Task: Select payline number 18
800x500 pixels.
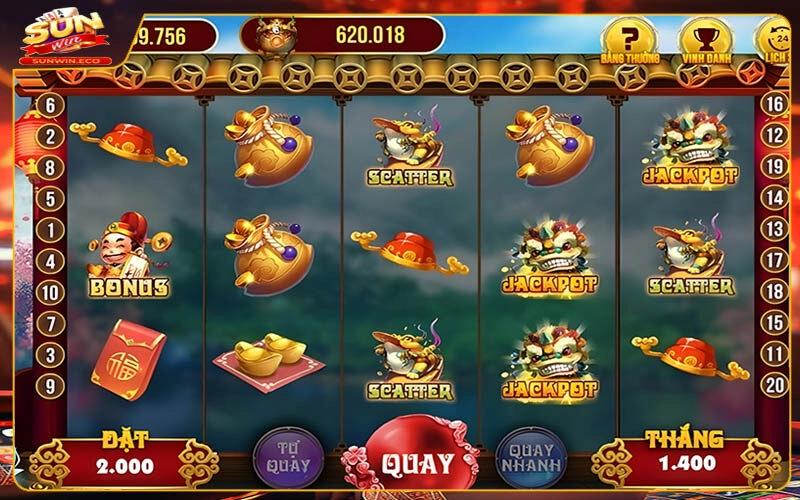Action: 773,292
